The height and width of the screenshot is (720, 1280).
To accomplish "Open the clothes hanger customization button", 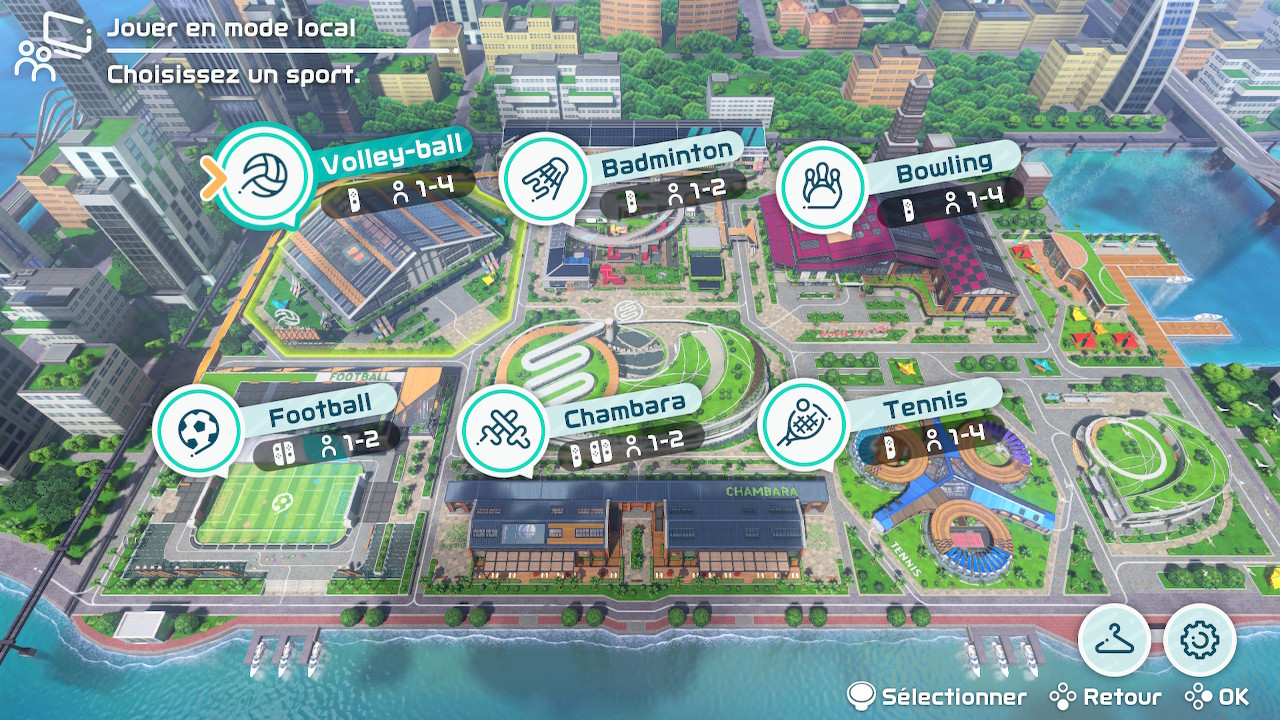I will tap(1113, 639).
